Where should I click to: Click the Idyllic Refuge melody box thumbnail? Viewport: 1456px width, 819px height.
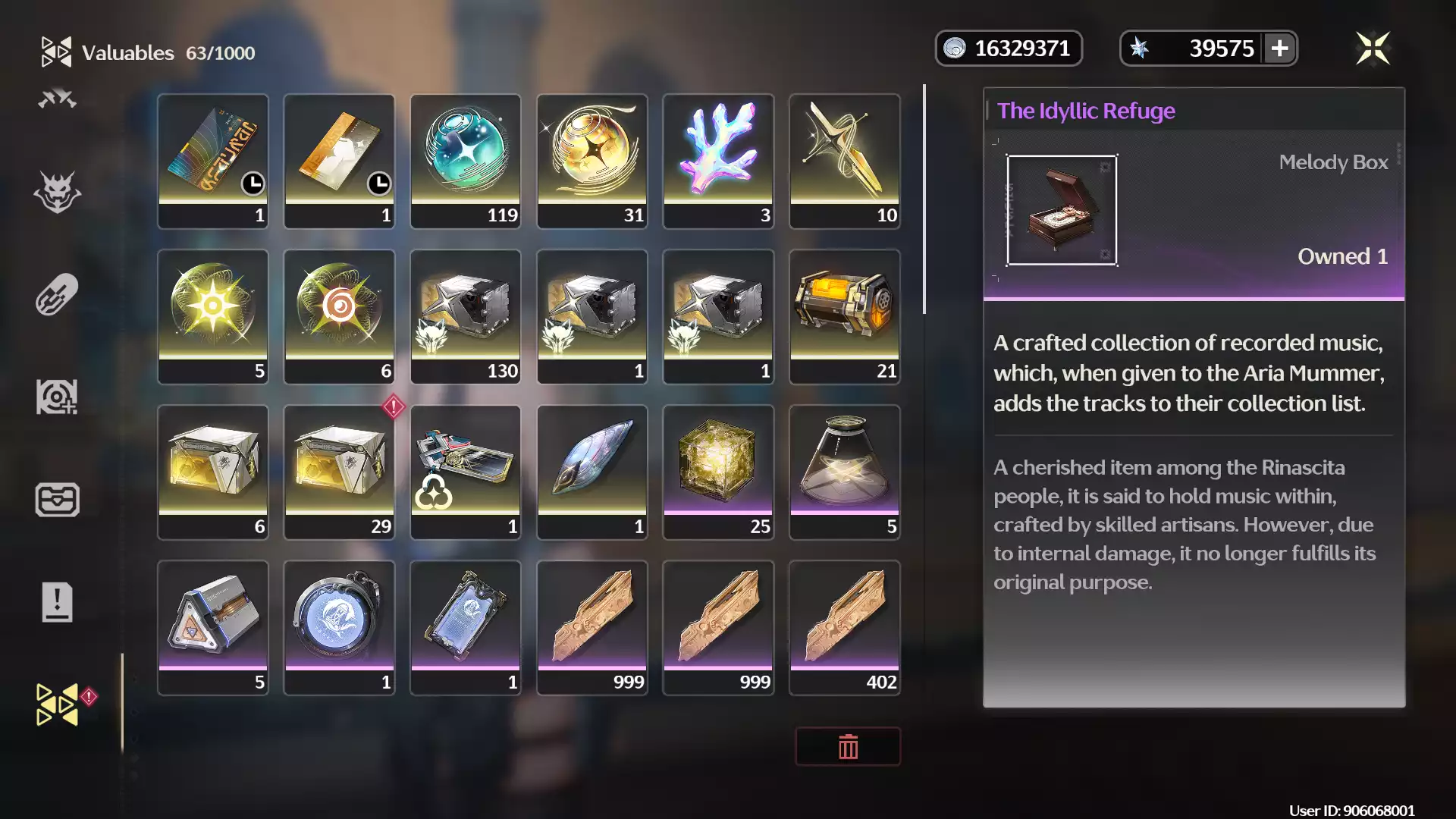[x=1061, y=210]
